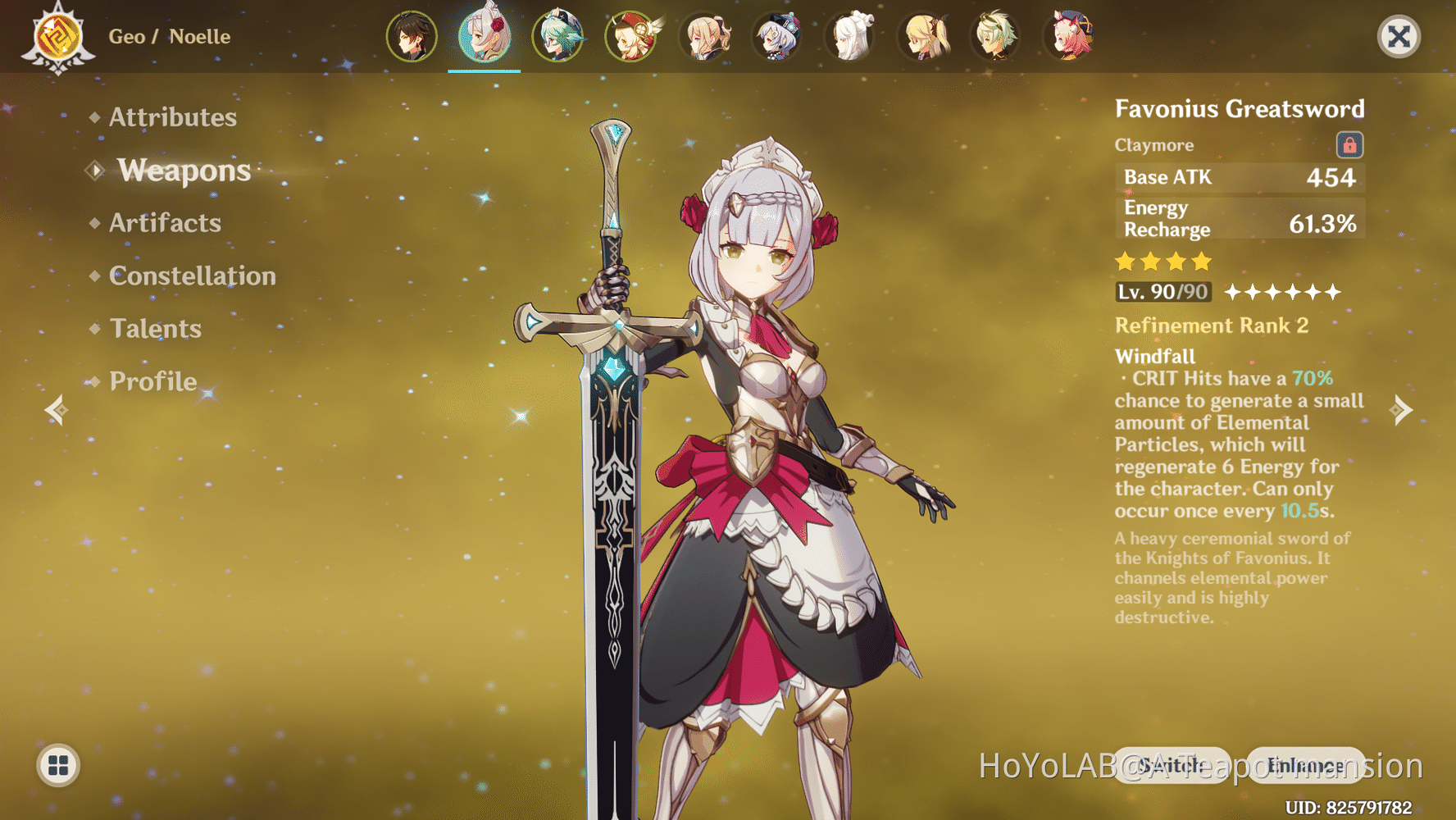Click the left navigation arrow

click(x=55, y=410)
